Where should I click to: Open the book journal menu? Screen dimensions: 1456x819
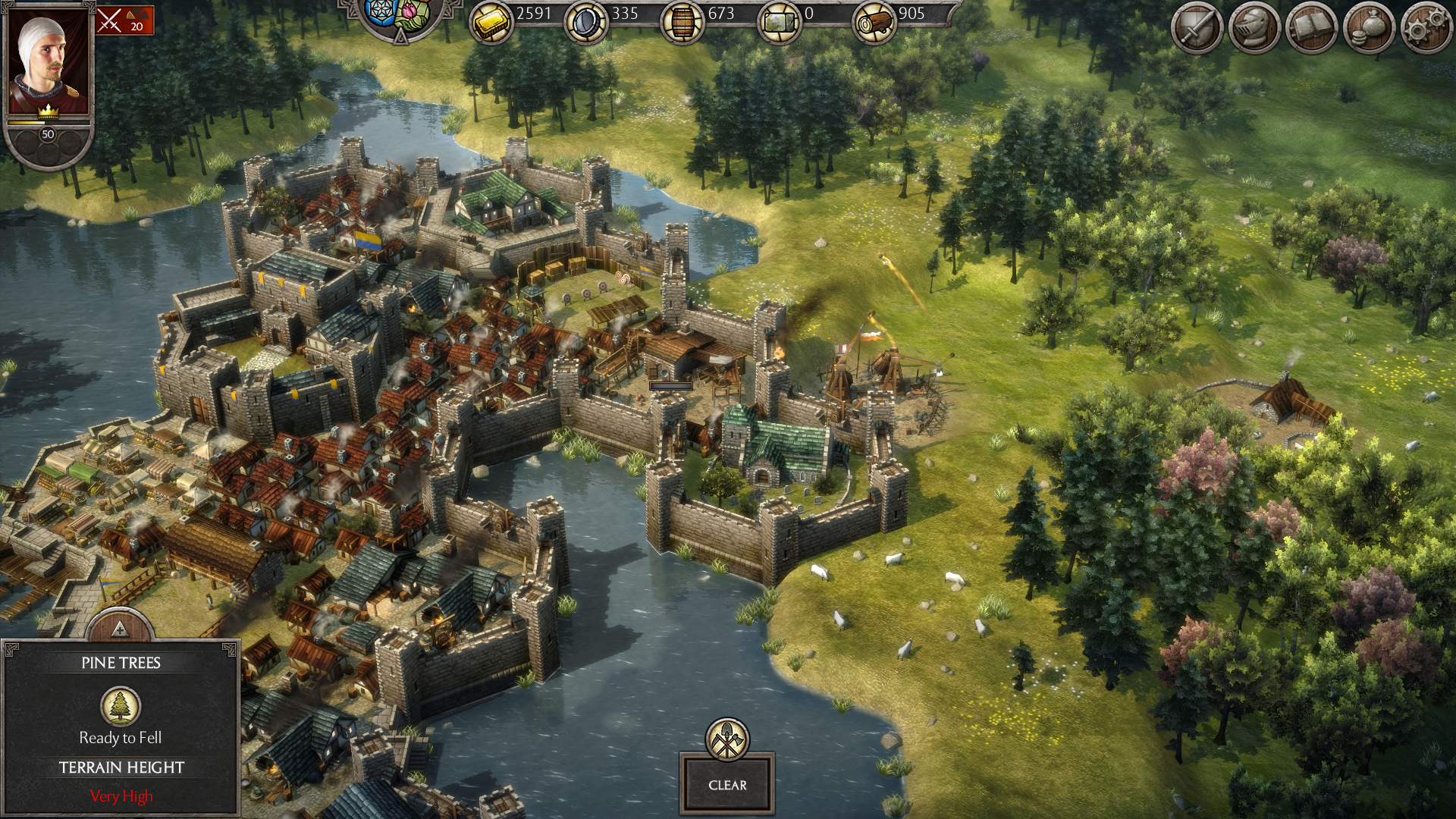point(1311,29)
